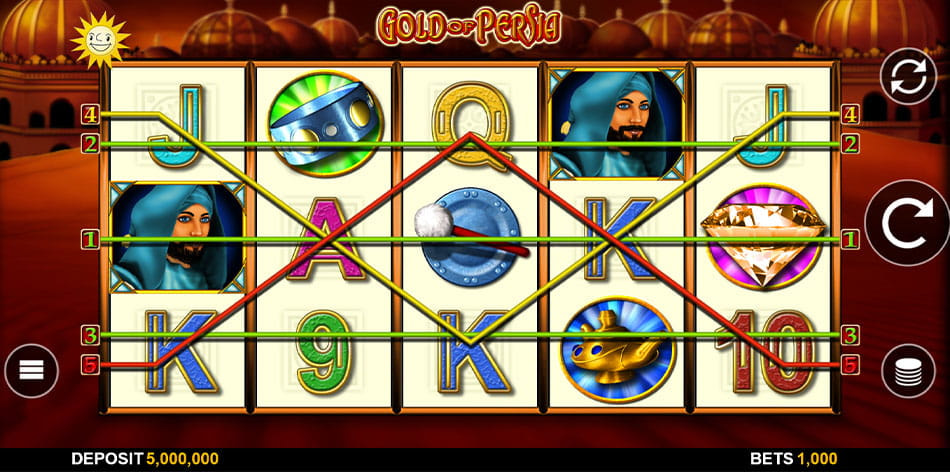Spin the reels with the large arrow button
The height and width of the screenshot is (472, 950).
(x=906, y=222)
